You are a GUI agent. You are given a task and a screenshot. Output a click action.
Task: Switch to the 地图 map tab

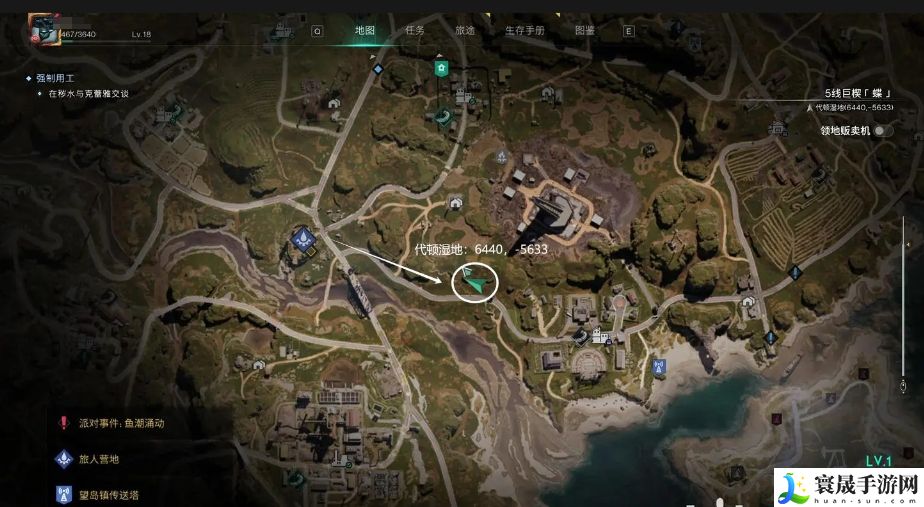pos(365,30)
